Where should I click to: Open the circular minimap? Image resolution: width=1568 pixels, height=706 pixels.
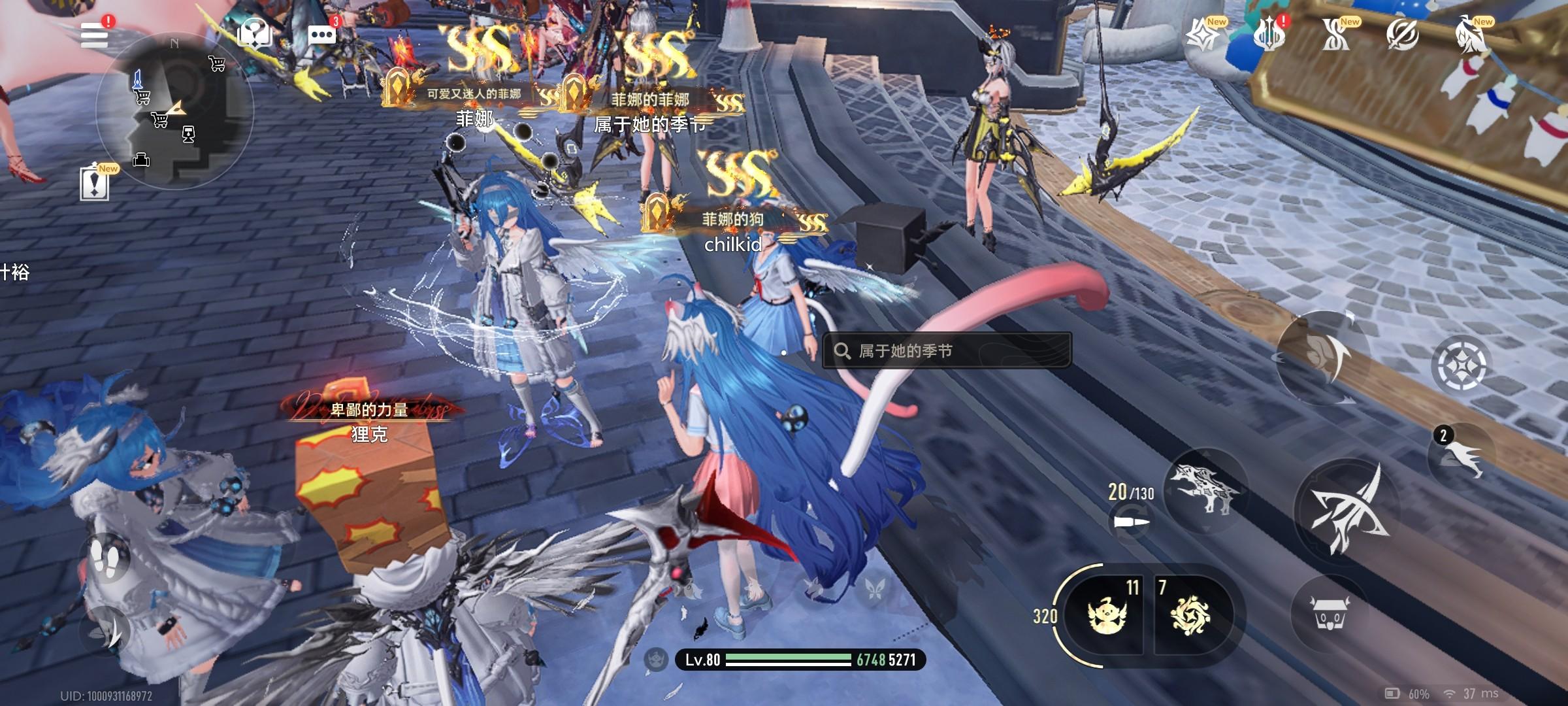point(174,111)
